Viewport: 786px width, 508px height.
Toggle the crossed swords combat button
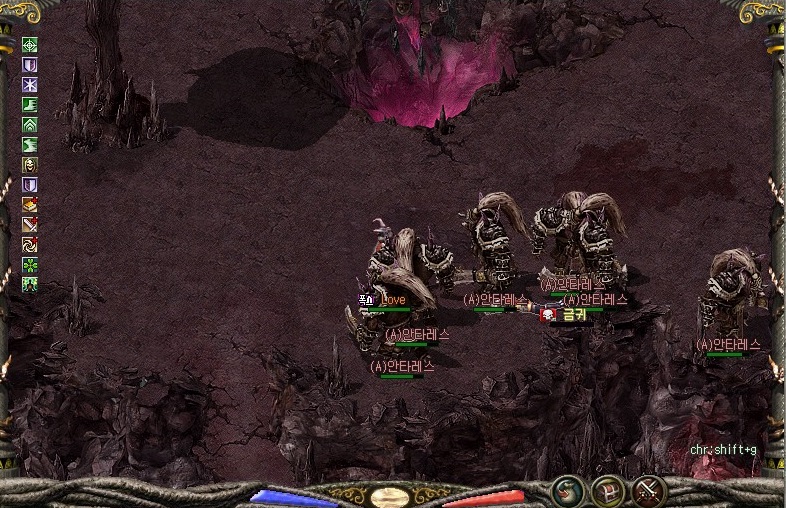pos(649,491)
